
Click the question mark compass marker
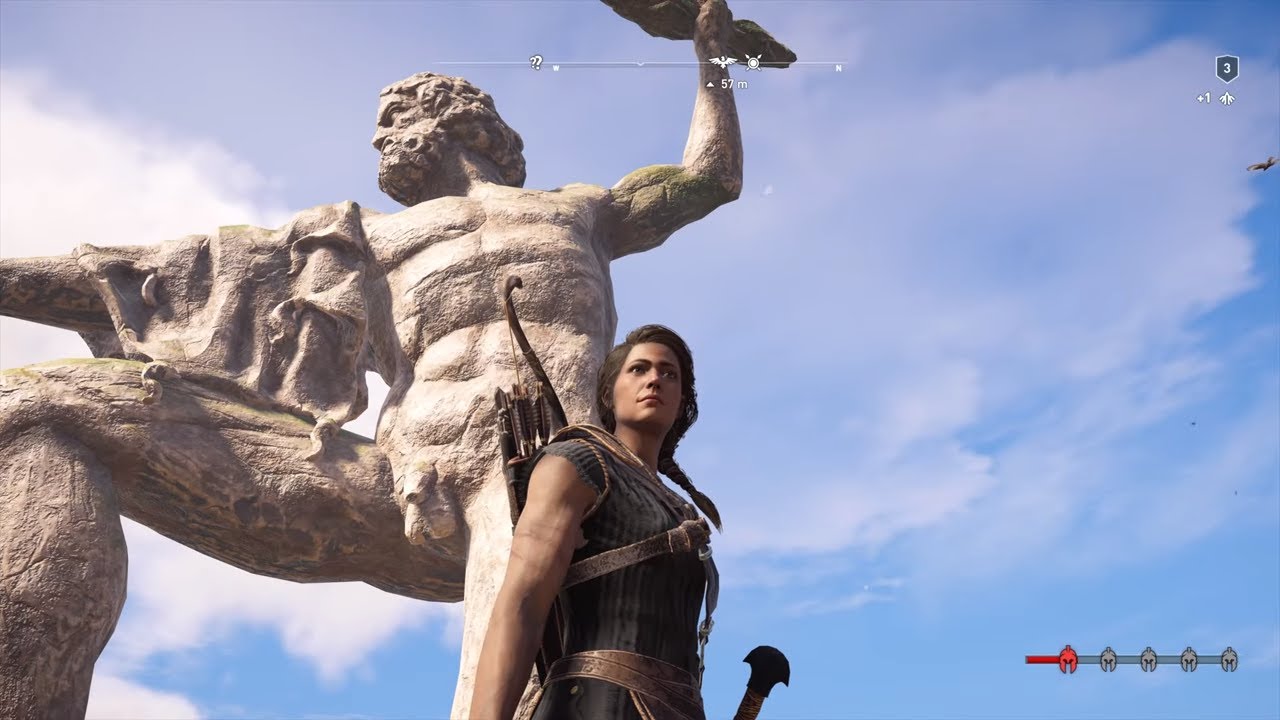click(x=536, y=63)
